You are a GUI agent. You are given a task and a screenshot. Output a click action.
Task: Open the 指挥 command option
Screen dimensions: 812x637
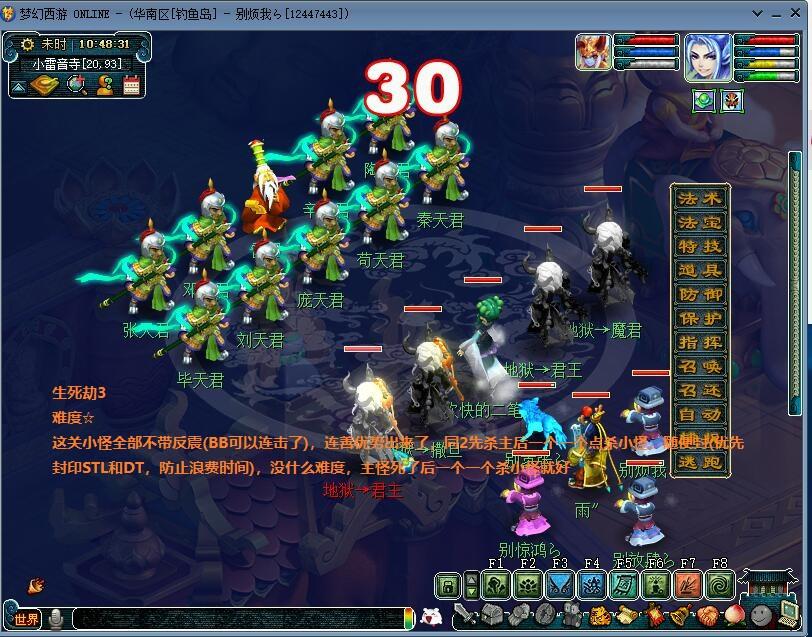pos(699,342)
